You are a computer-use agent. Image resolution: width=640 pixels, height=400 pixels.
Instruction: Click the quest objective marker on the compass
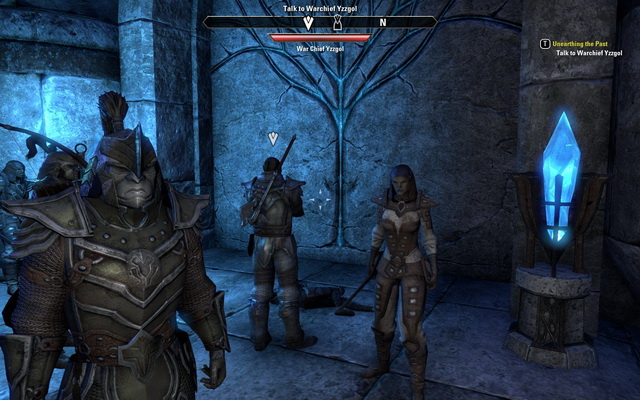tap(309, 21)
